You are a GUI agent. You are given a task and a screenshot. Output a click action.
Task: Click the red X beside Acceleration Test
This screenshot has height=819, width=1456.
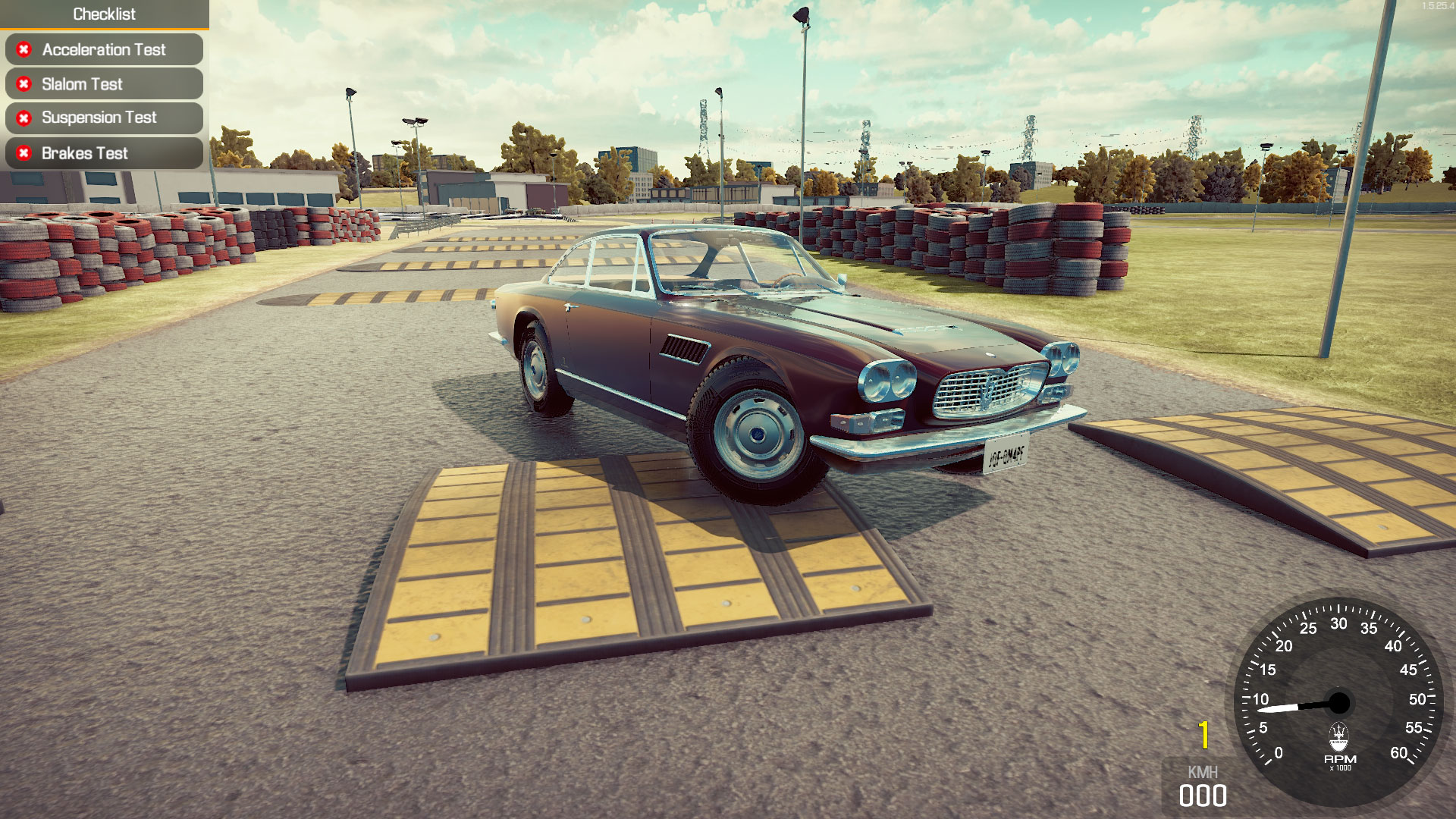tap(24, 50)
